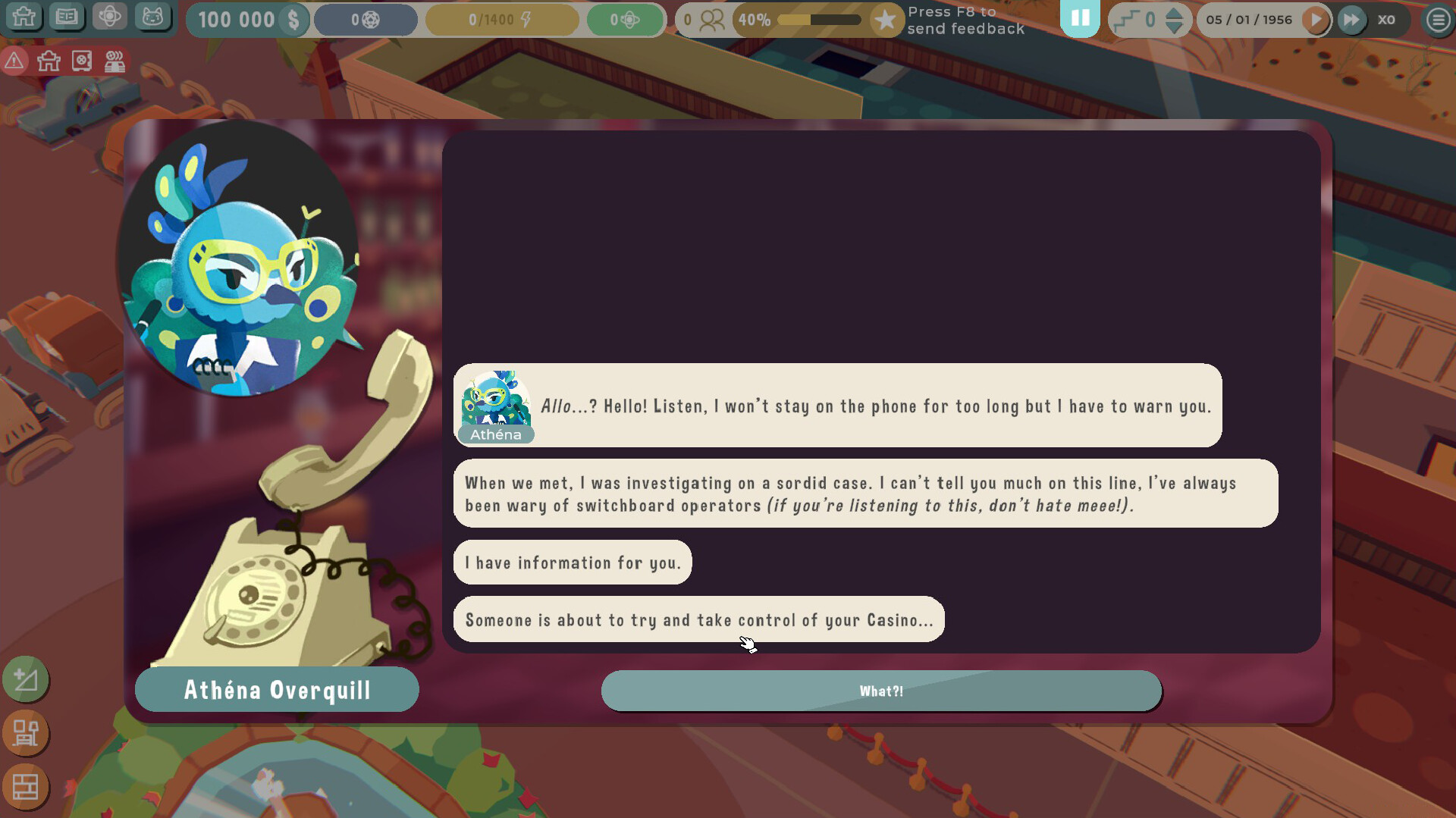Open the hamburger game menu
Image resolution: width=1456 pixels, height=818 pixels.
click(1438, 20)
